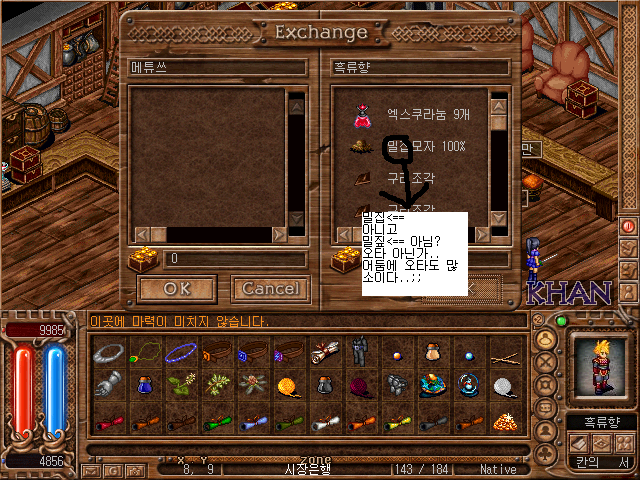The height and width of the screenshot is (480, 640).
Task: Select the gold coin pile in the inventory
Action: pos(507,418)
